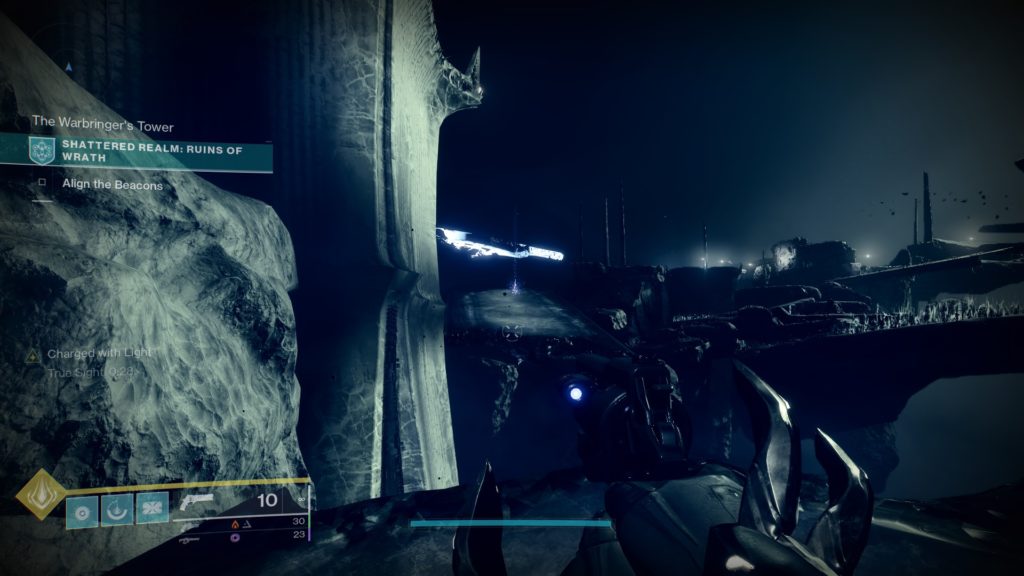Screen dimensions: 1024x576
Task: Click the Align the Beacons objective checkbox
Action: coord(41,185)
